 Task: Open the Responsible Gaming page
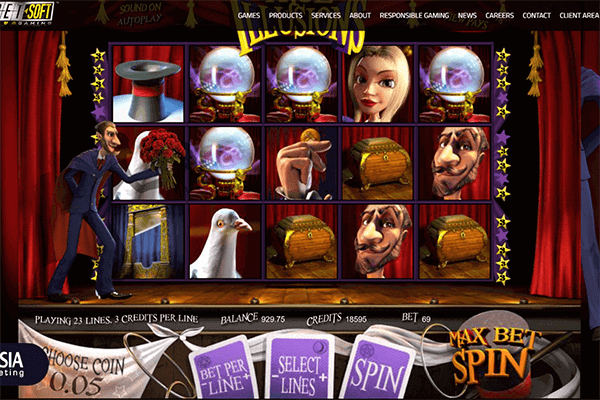click(x=416, y=16)
